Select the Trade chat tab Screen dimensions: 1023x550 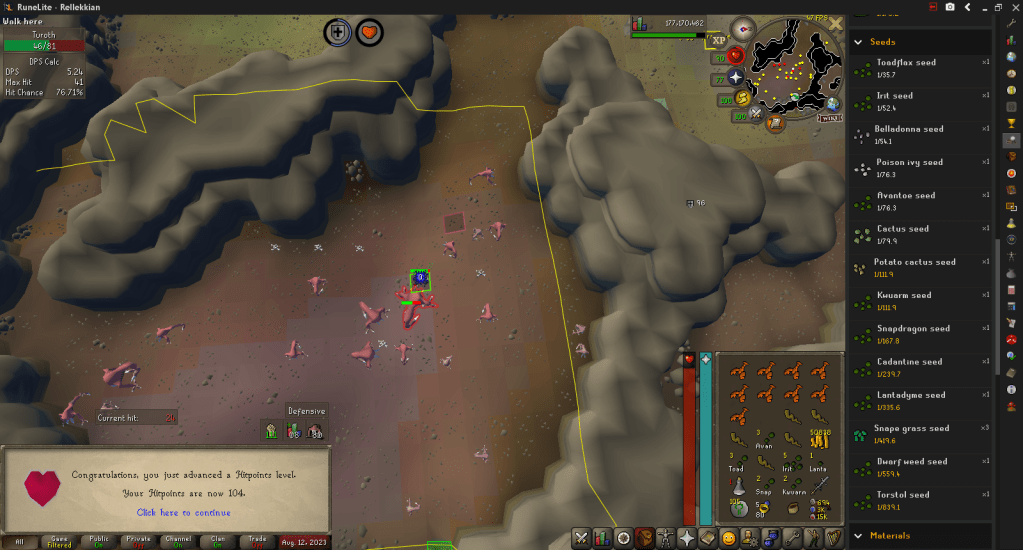(257, 541)
